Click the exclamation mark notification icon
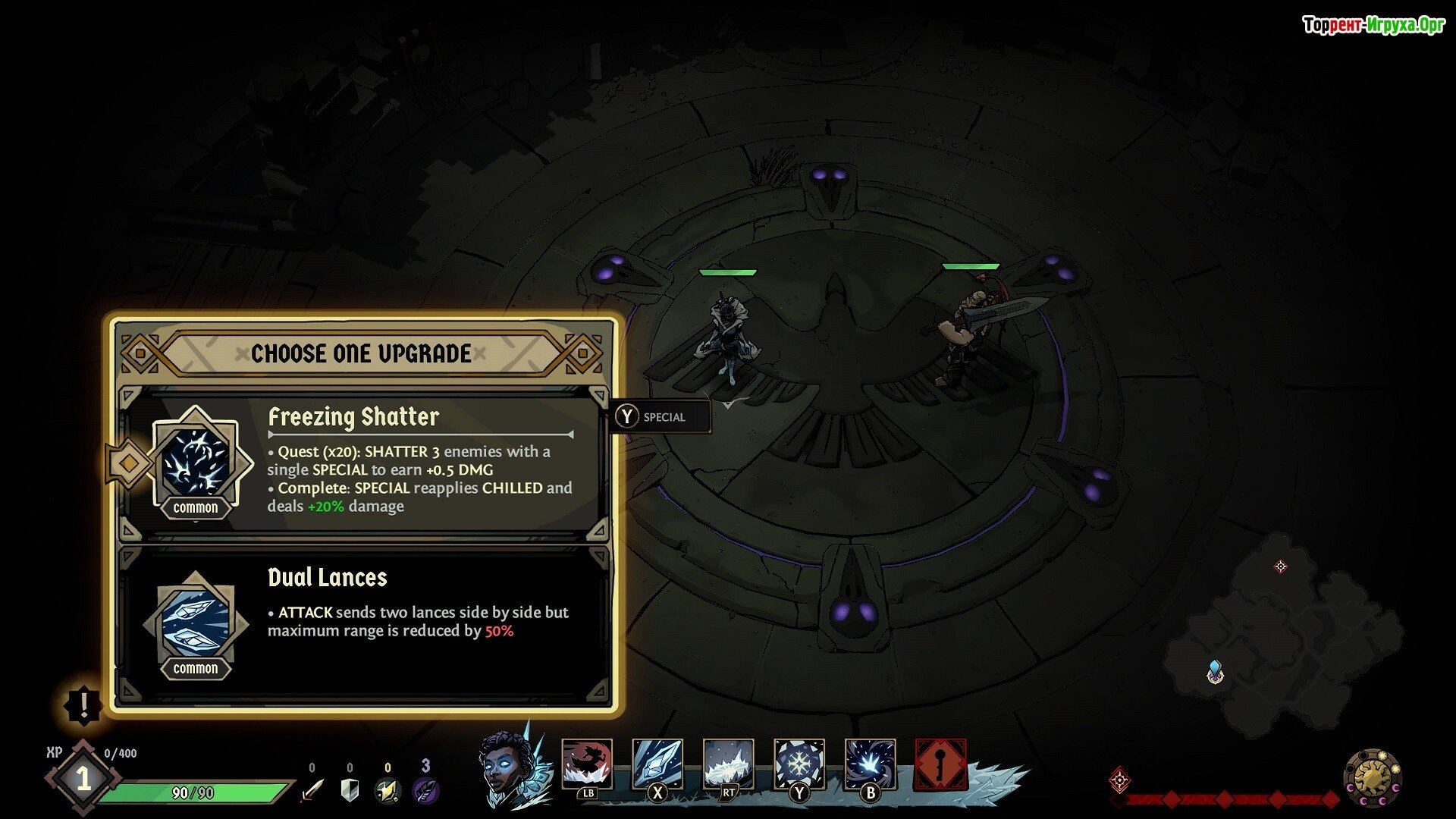This screenshot has height=819, width=1456. [x=83, y=705]
